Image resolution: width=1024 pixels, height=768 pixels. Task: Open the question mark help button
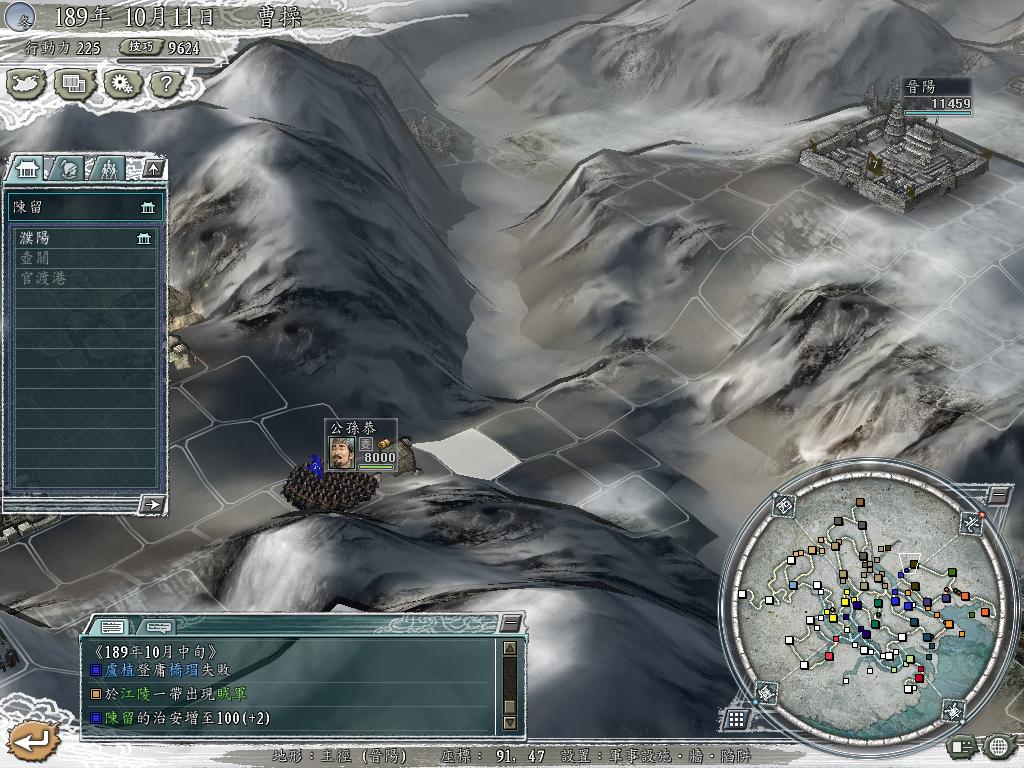tap(166, 85)
